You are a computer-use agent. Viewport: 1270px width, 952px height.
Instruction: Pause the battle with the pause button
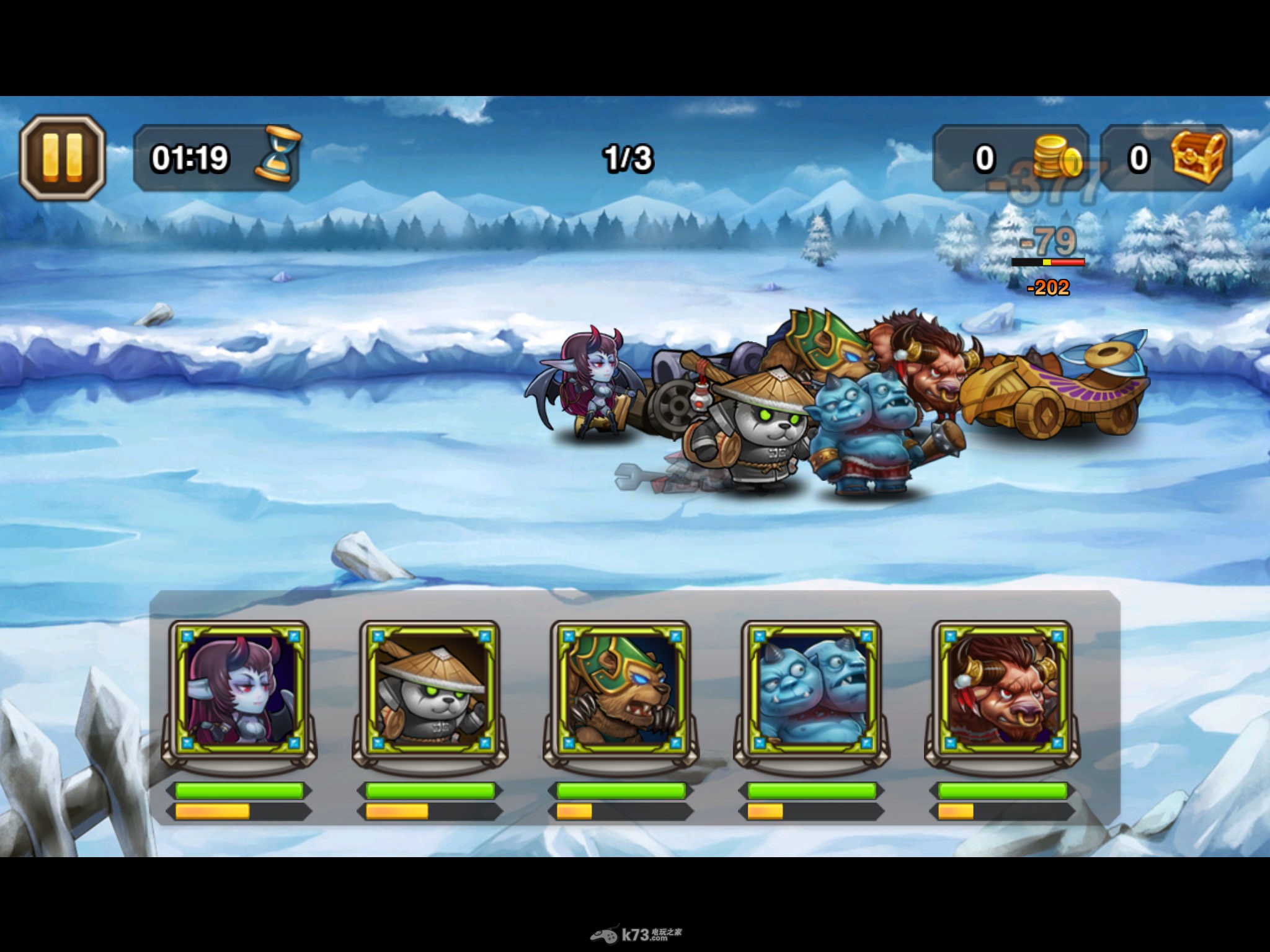[62, 157]
